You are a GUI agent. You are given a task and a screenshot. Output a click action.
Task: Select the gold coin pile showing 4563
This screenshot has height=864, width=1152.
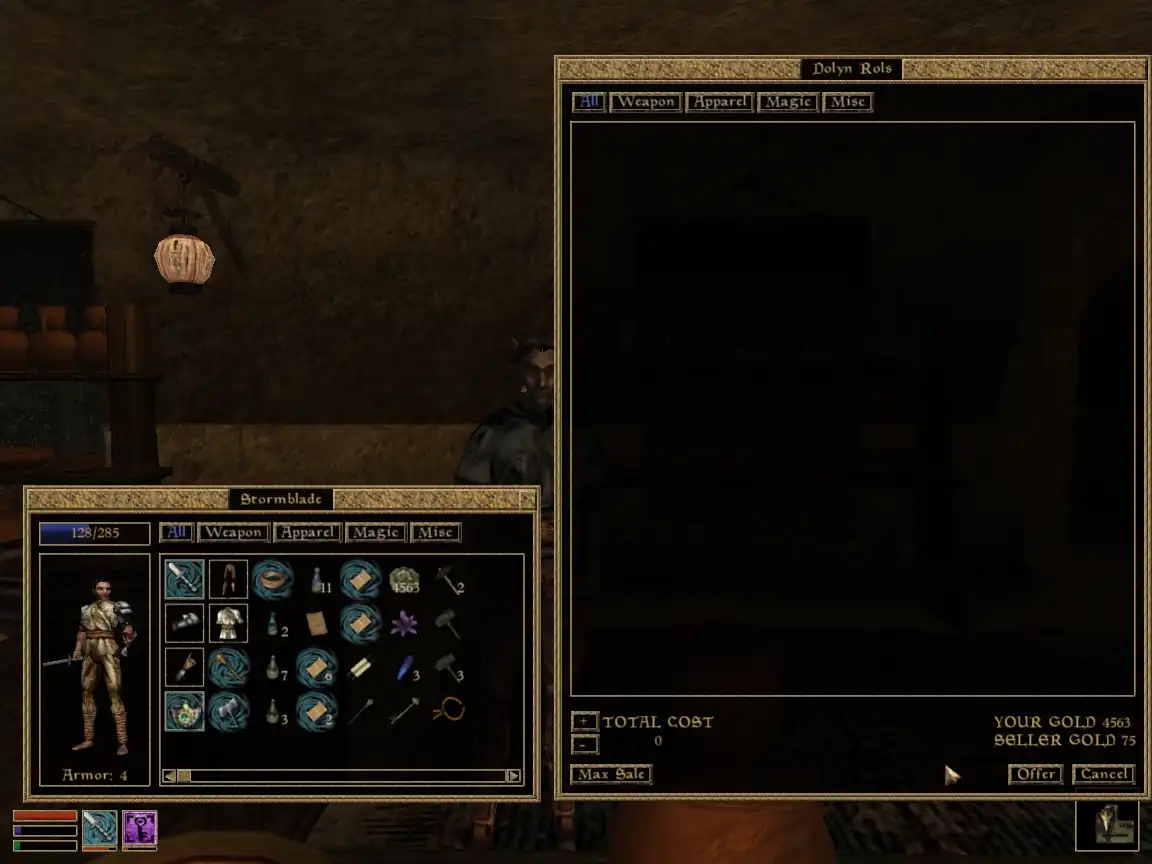tap(404, 579)
